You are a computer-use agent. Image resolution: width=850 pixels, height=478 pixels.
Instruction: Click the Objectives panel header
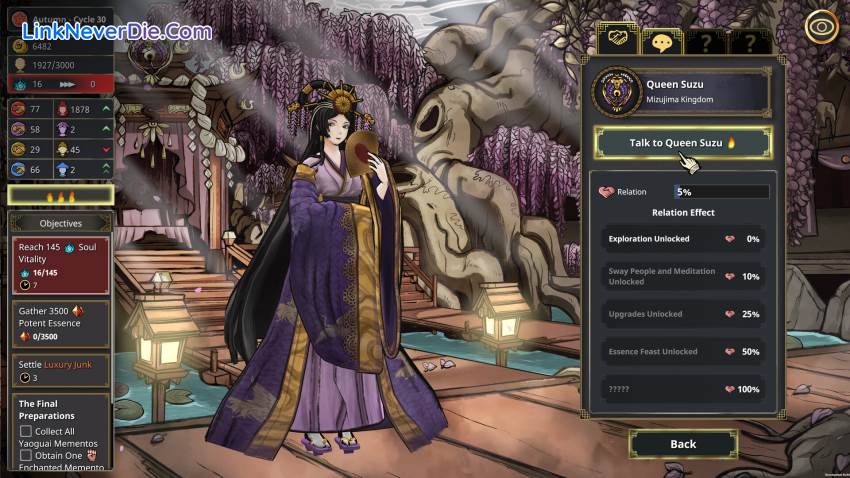point(60,223)
